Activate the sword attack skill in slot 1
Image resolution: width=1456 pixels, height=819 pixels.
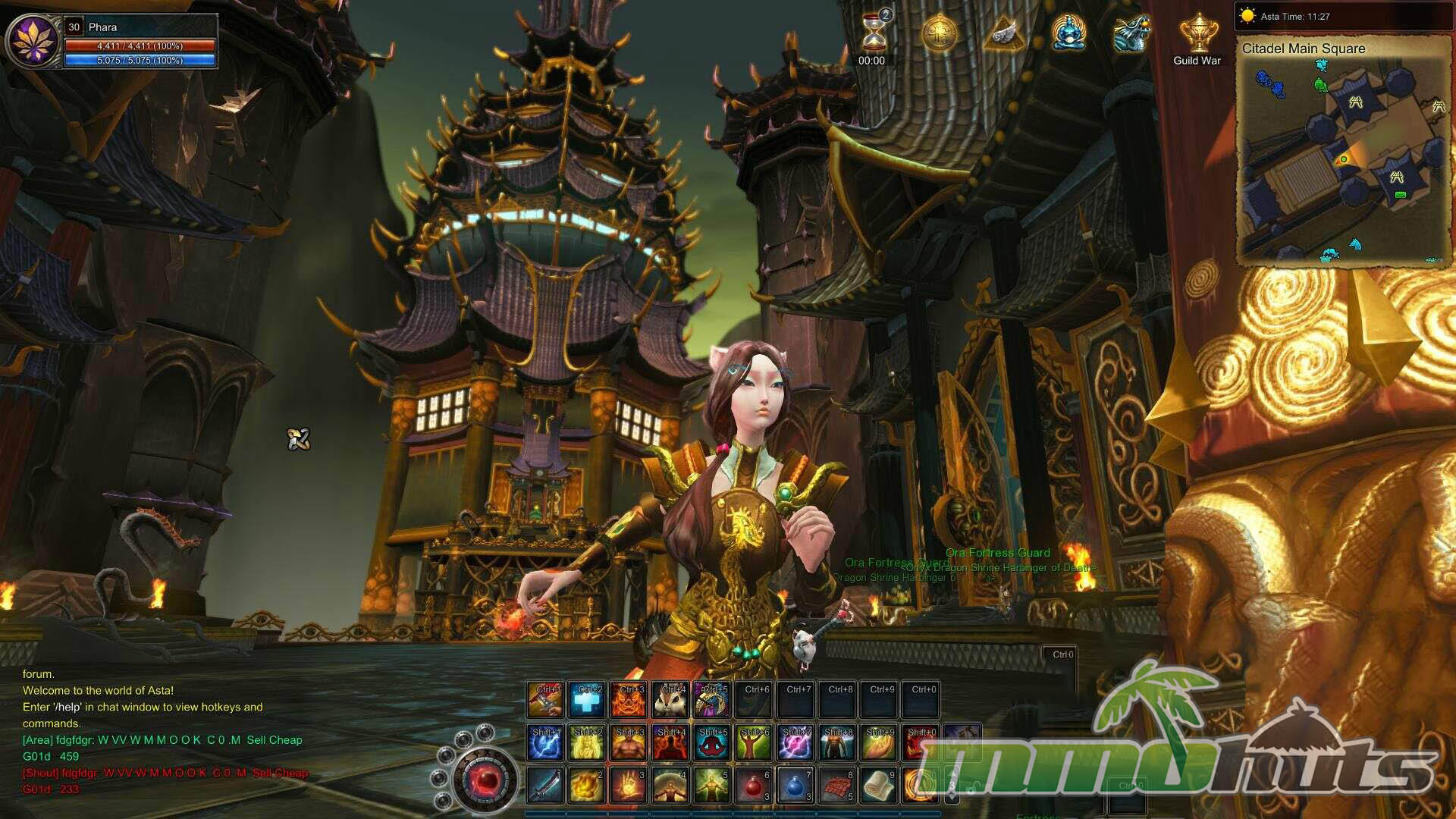coord(545,785)
